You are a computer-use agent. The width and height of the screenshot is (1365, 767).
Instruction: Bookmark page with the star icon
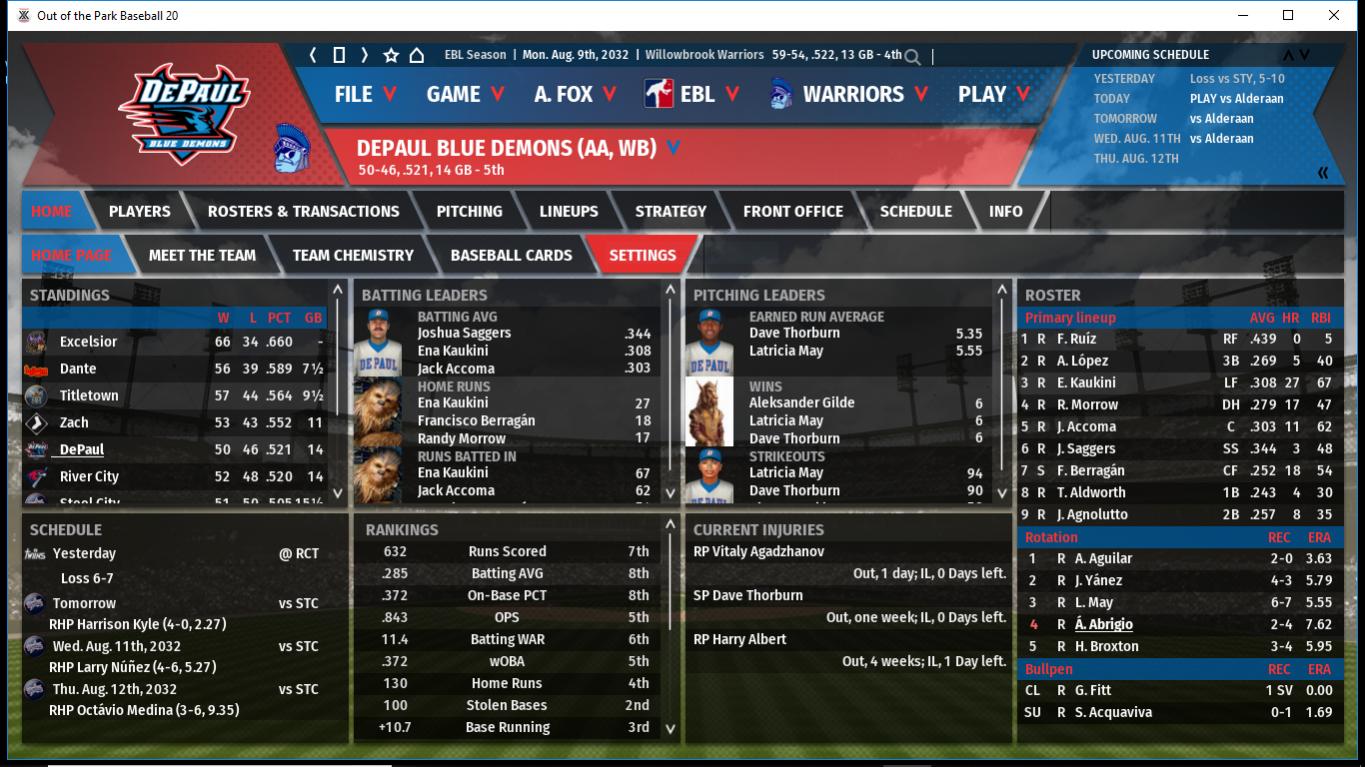pyautogui.click(x=391, y=55)
